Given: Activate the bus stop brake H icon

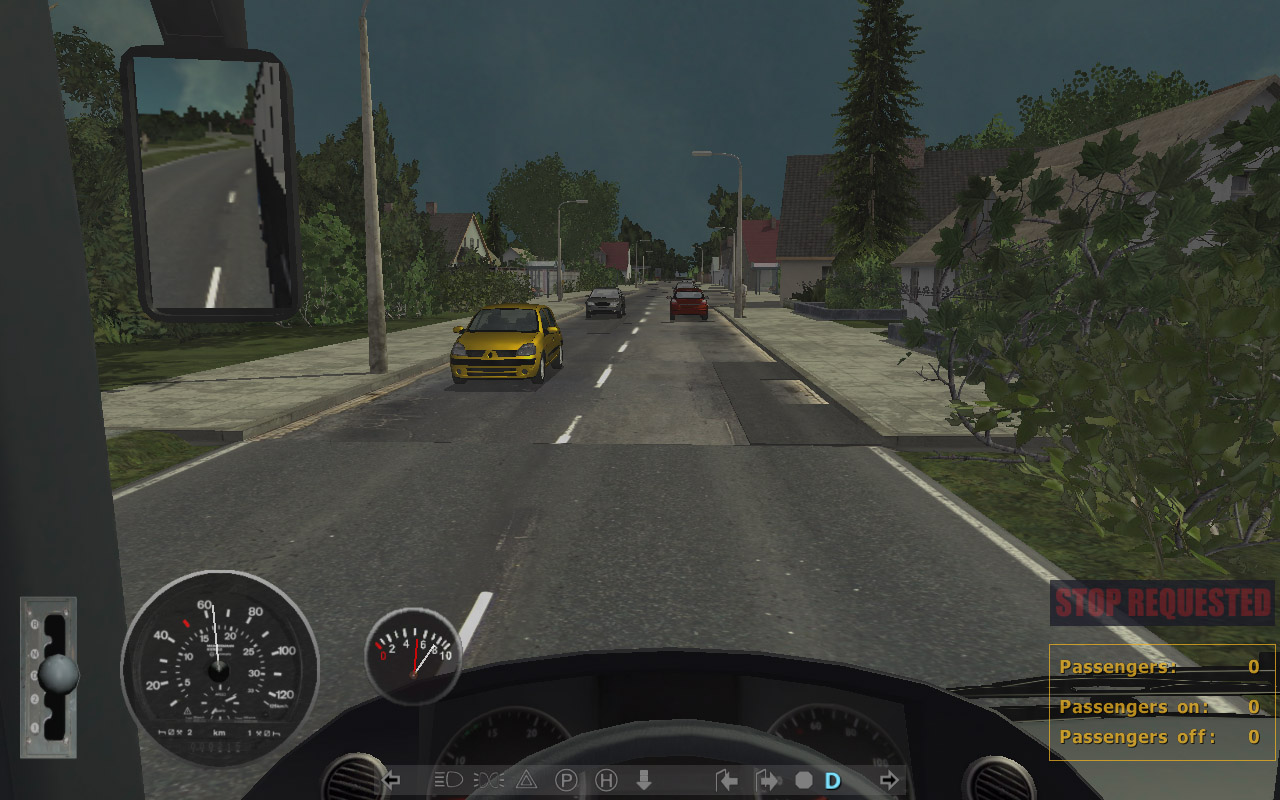Looking at the screenshot, I should [606, 780].
